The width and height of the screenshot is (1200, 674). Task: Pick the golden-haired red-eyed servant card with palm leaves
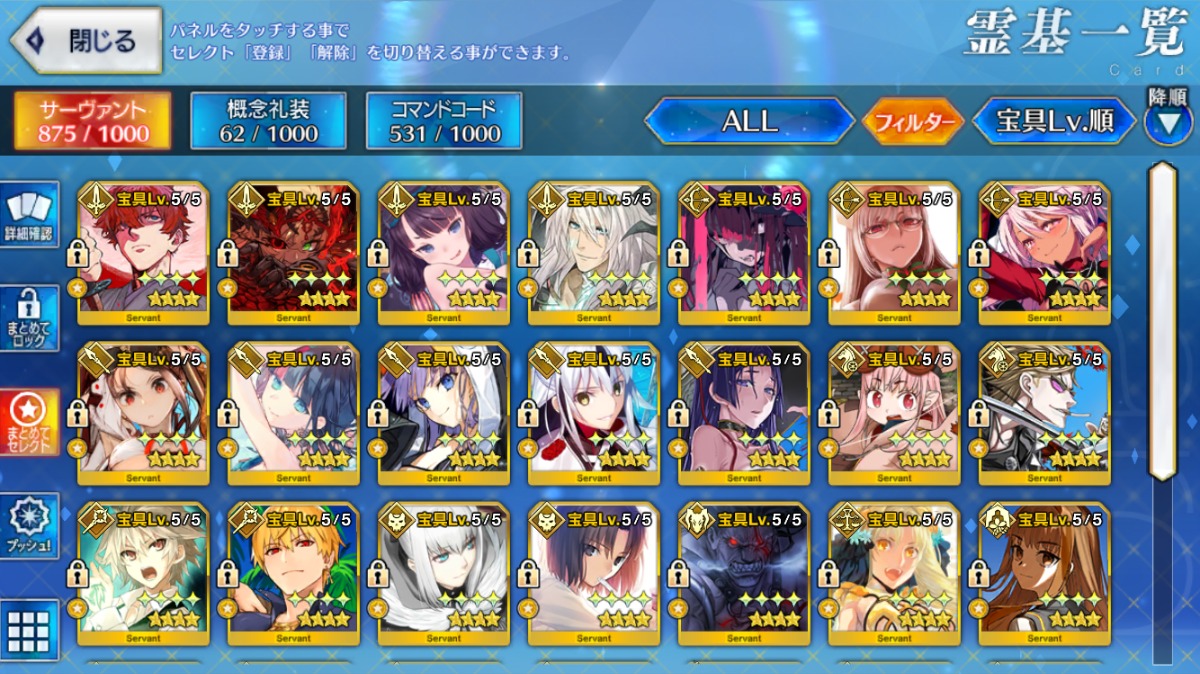294,572
